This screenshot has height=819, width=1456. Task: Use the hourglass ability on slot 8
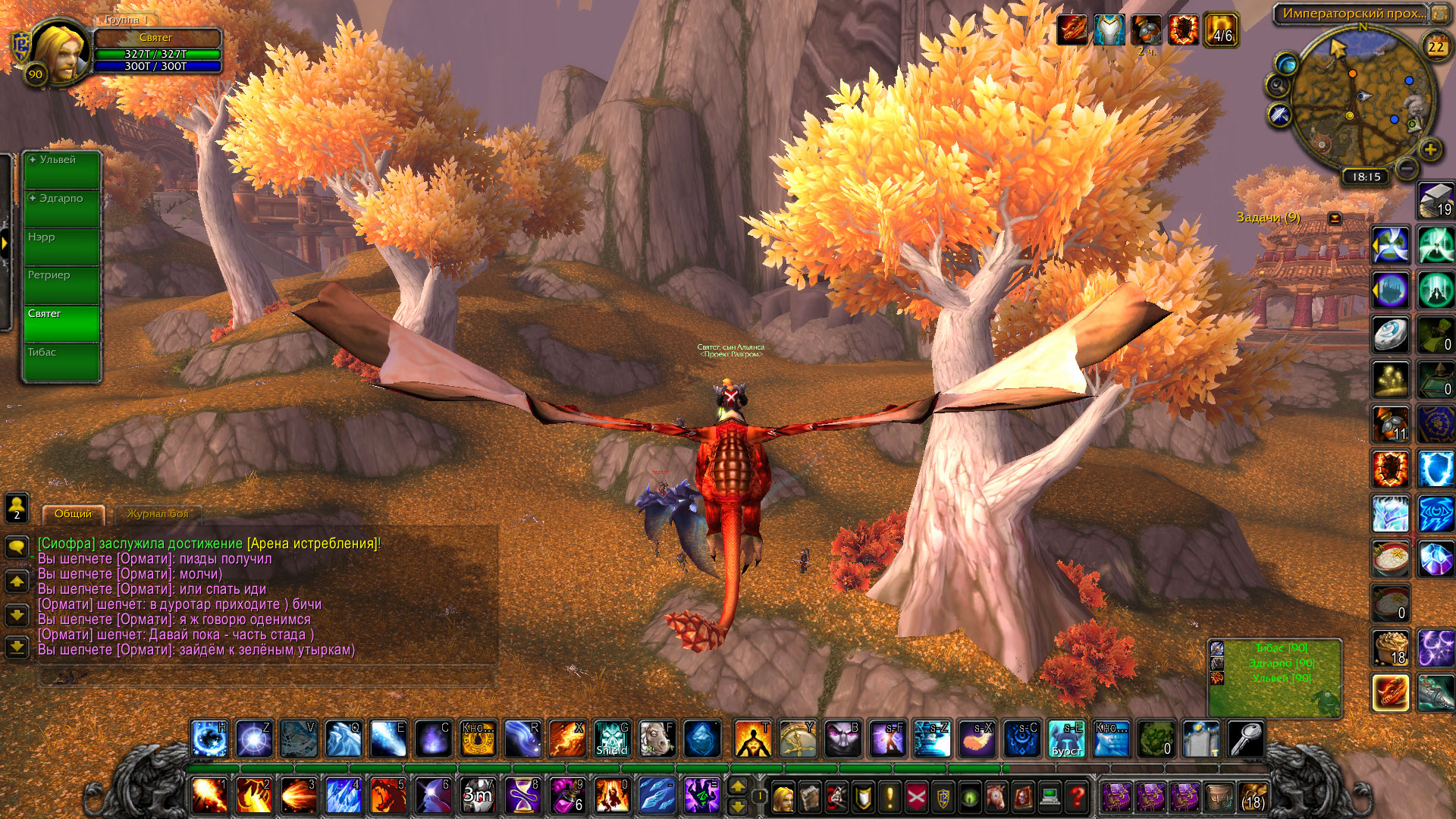[x=522, y=796]
